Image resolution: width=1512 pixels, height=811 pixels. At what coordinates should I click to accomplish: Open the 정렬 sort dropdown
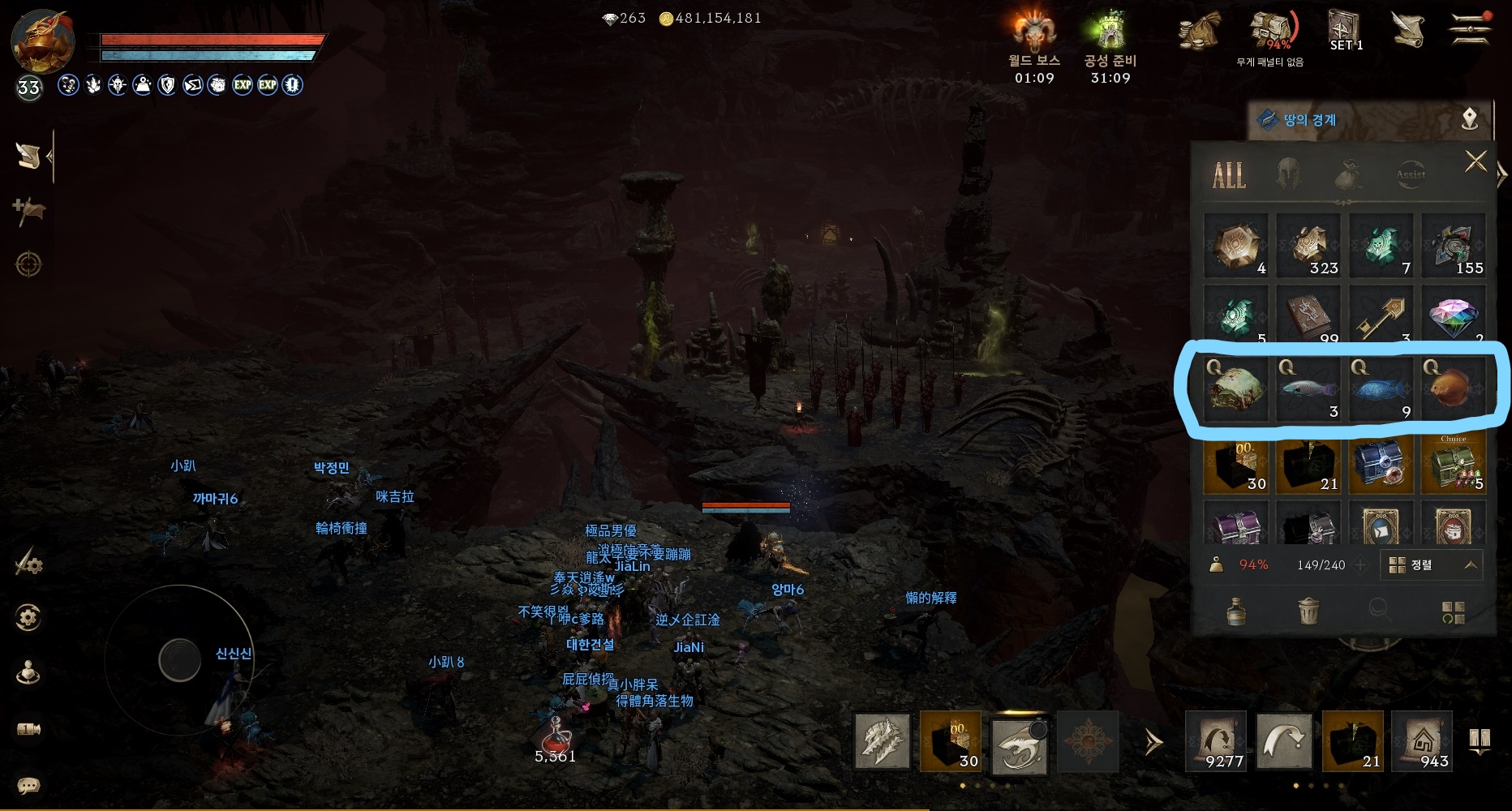tap(1431, 565)
